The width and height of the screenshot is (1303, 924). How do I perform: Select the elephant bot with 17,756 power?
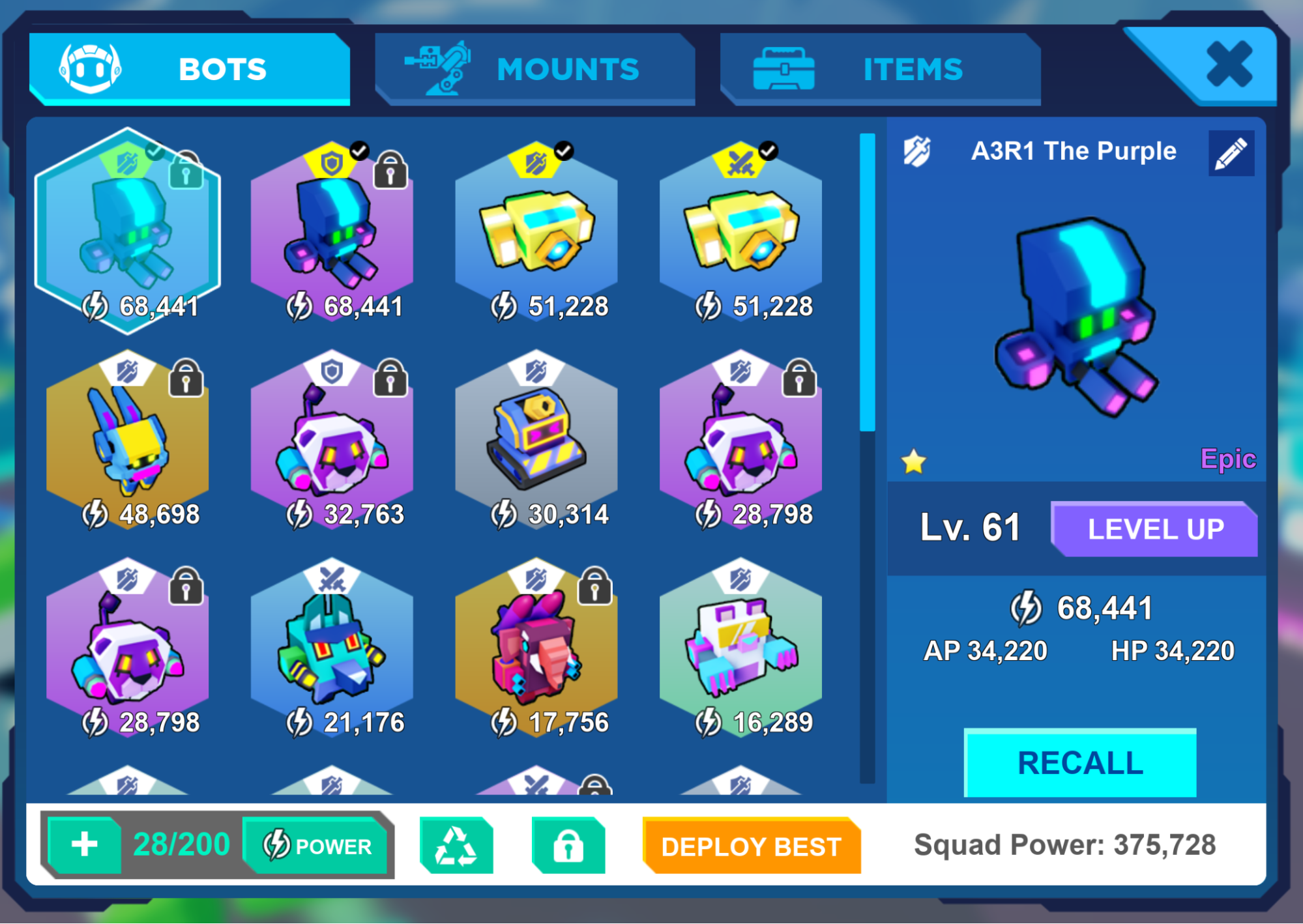pos(536,652)
